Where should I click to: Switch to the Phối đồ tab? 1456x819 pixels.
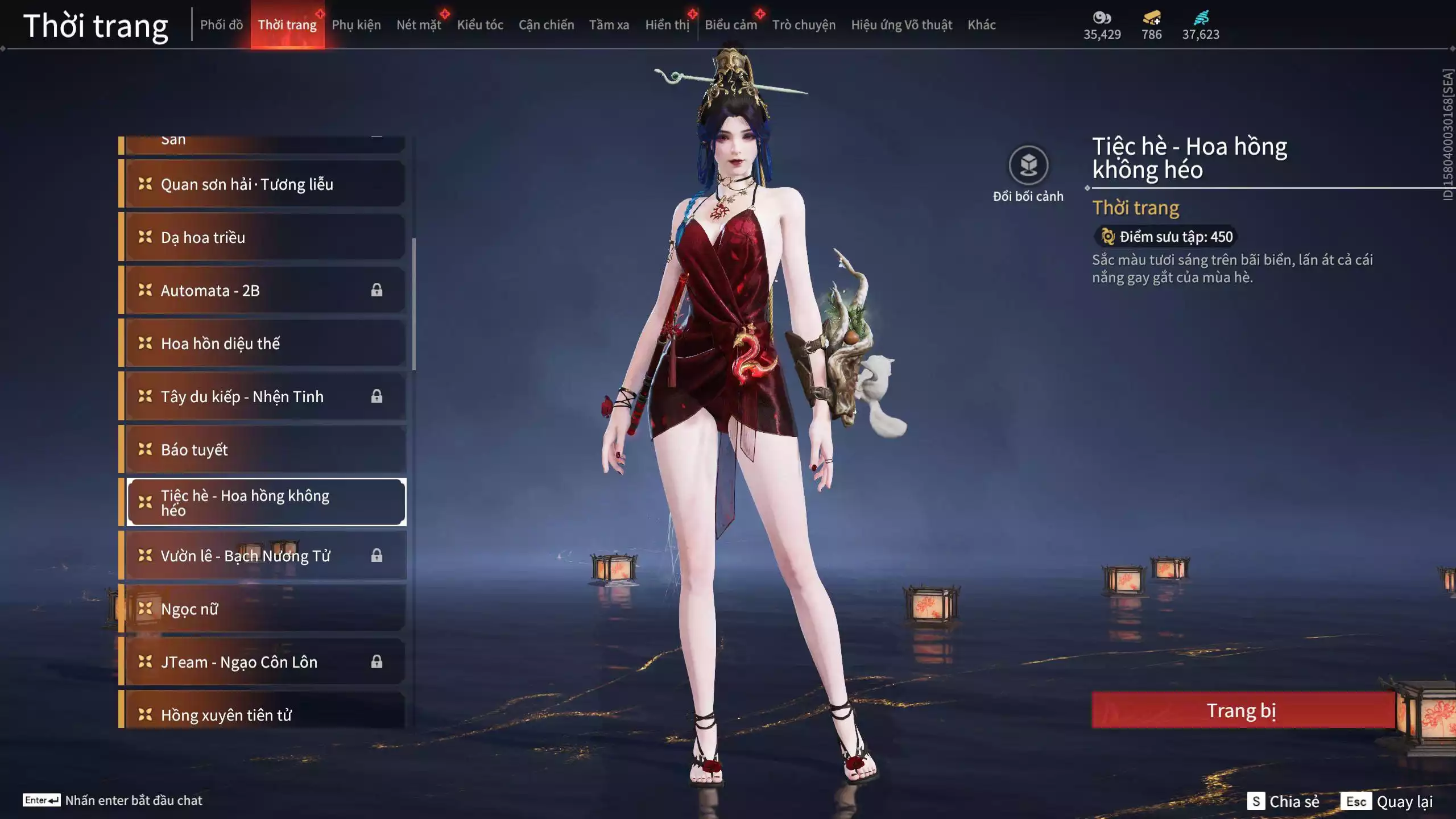pyautogui.click(x=222, y=24)
